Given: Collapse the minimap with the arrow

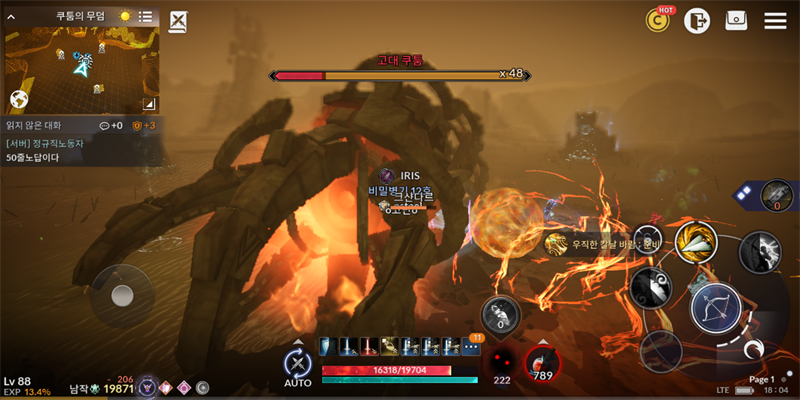Looking at the screenshot, I should [x=12, y=16].
